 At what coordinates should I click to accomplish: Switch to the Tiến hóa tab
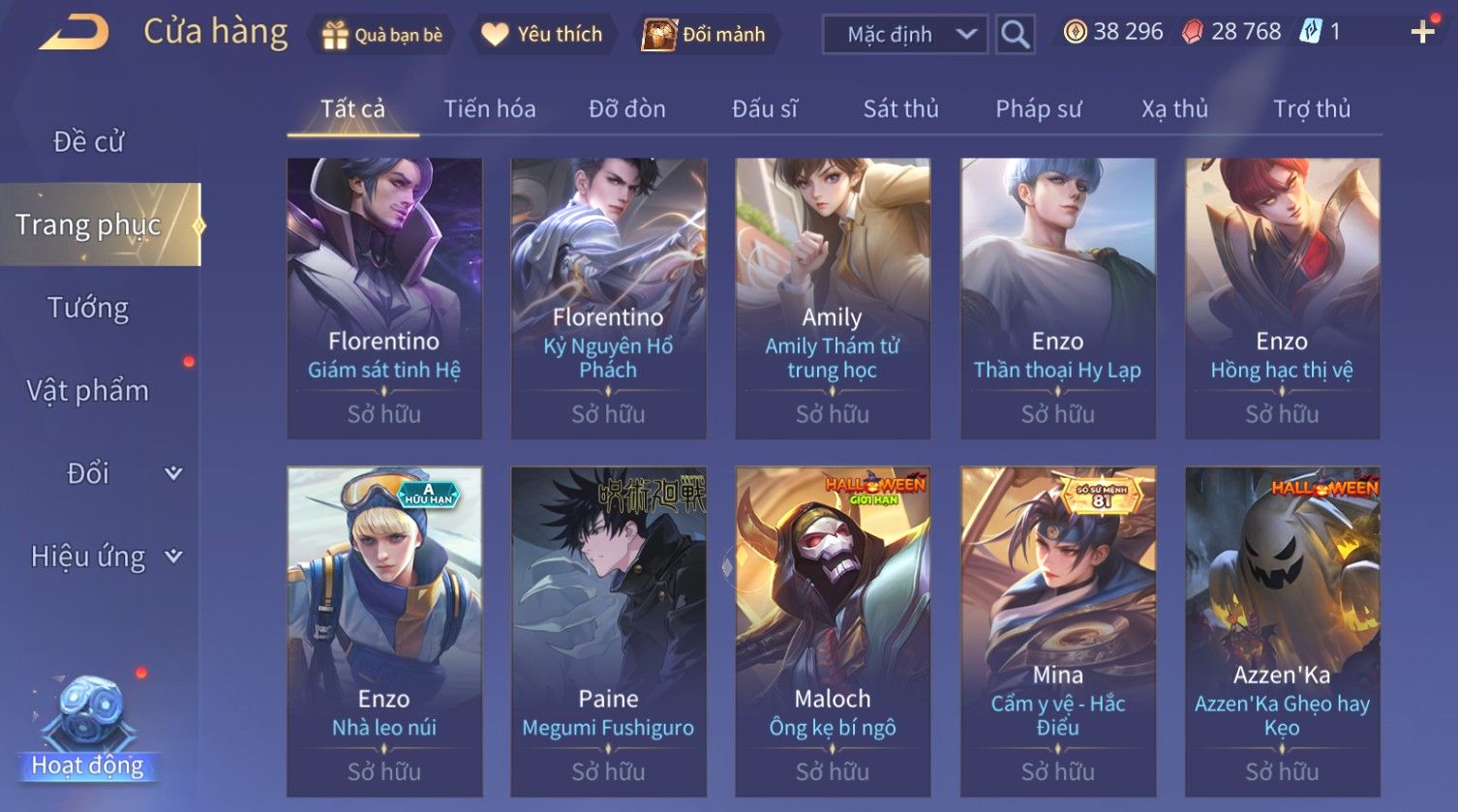[x=489, y=109]
